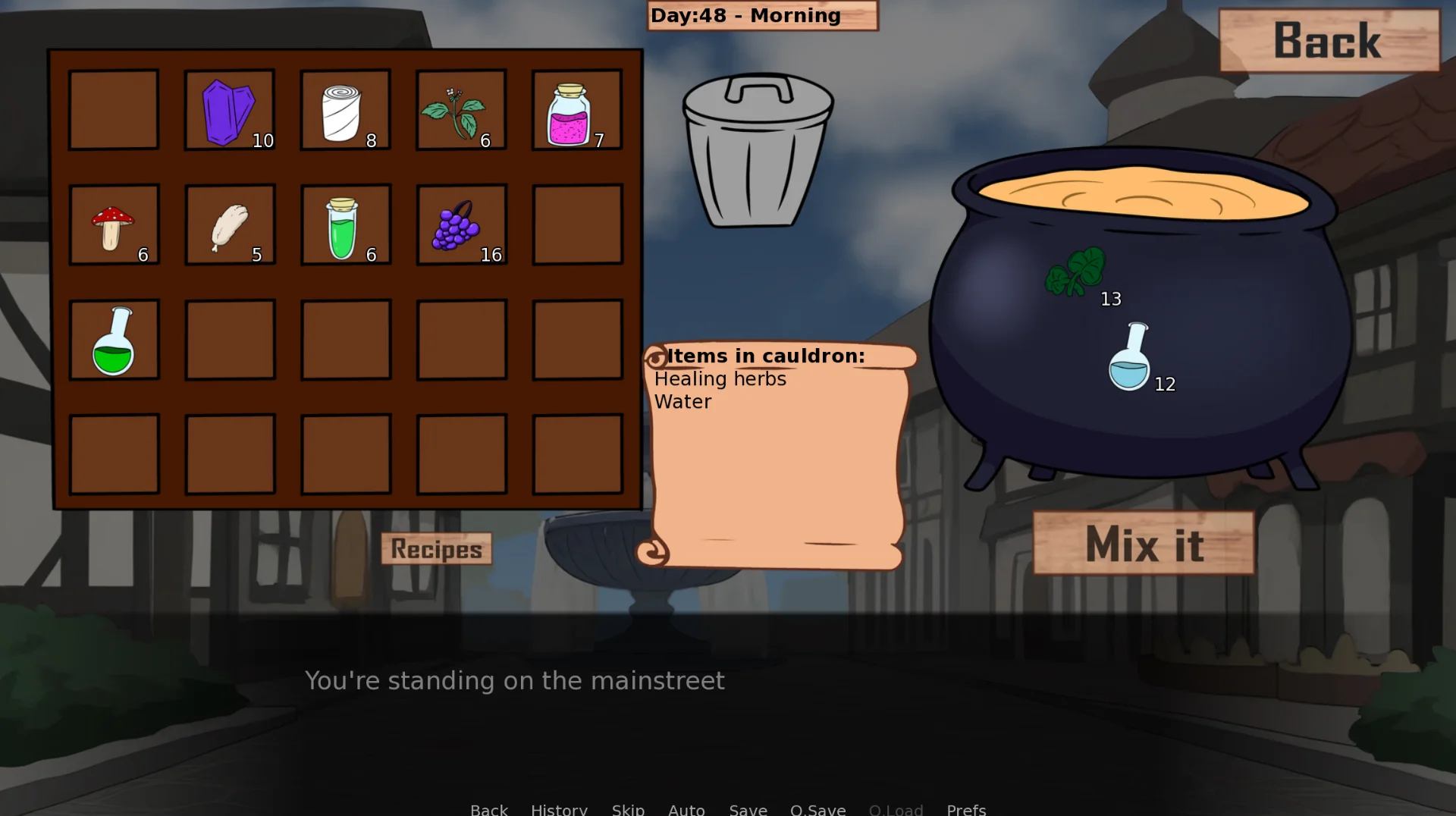This screenshot has width=1456, height=816.
Task: Open the Recipes list
Action: (x=436, y=549)
